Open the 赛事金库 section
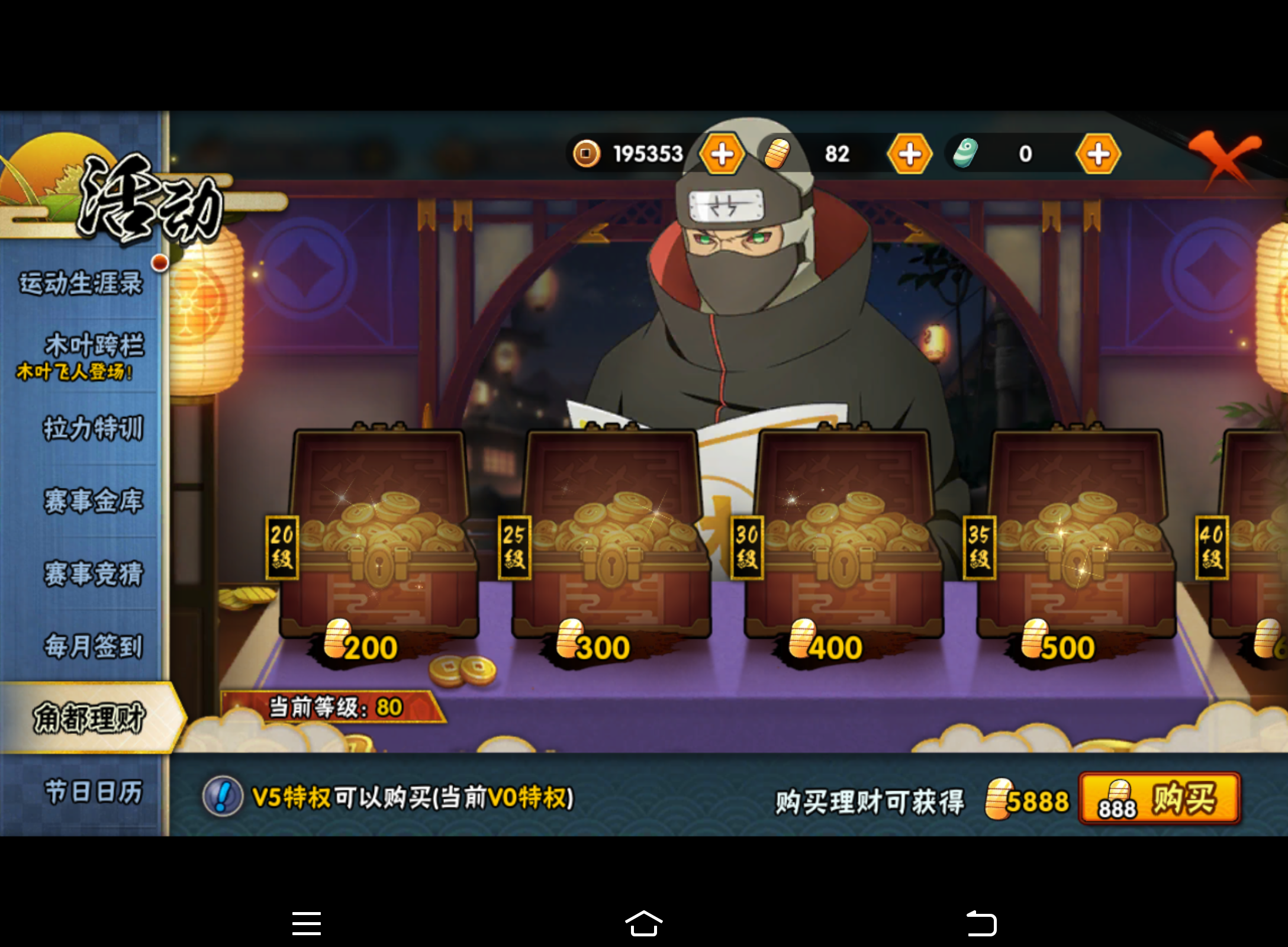This screenshot has height=947, width=1288. click(x=95, y=500)
